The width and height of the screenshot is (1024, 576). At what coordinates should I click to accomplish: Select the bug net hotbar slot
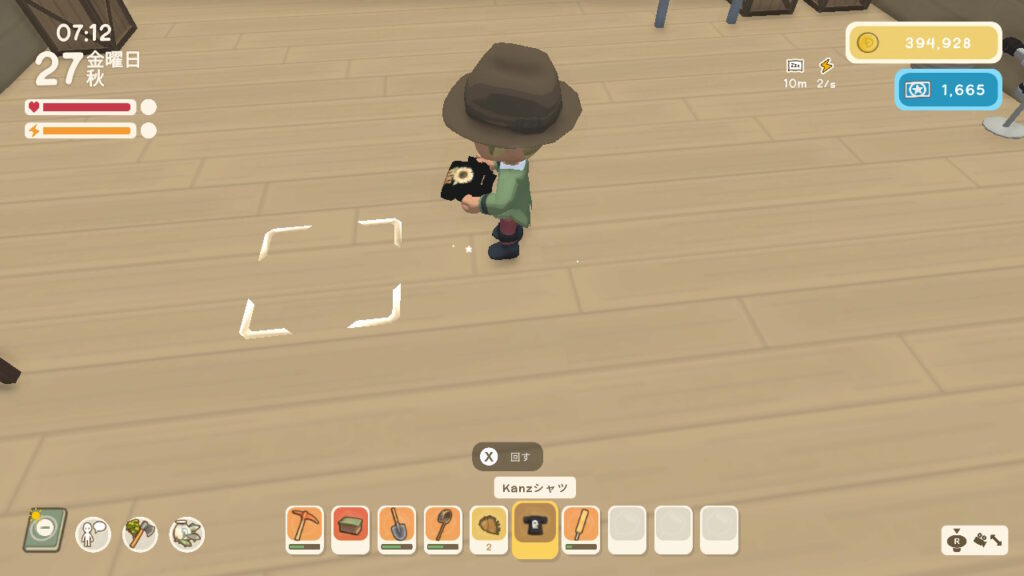pyautogui.click(x=442, y=528)
